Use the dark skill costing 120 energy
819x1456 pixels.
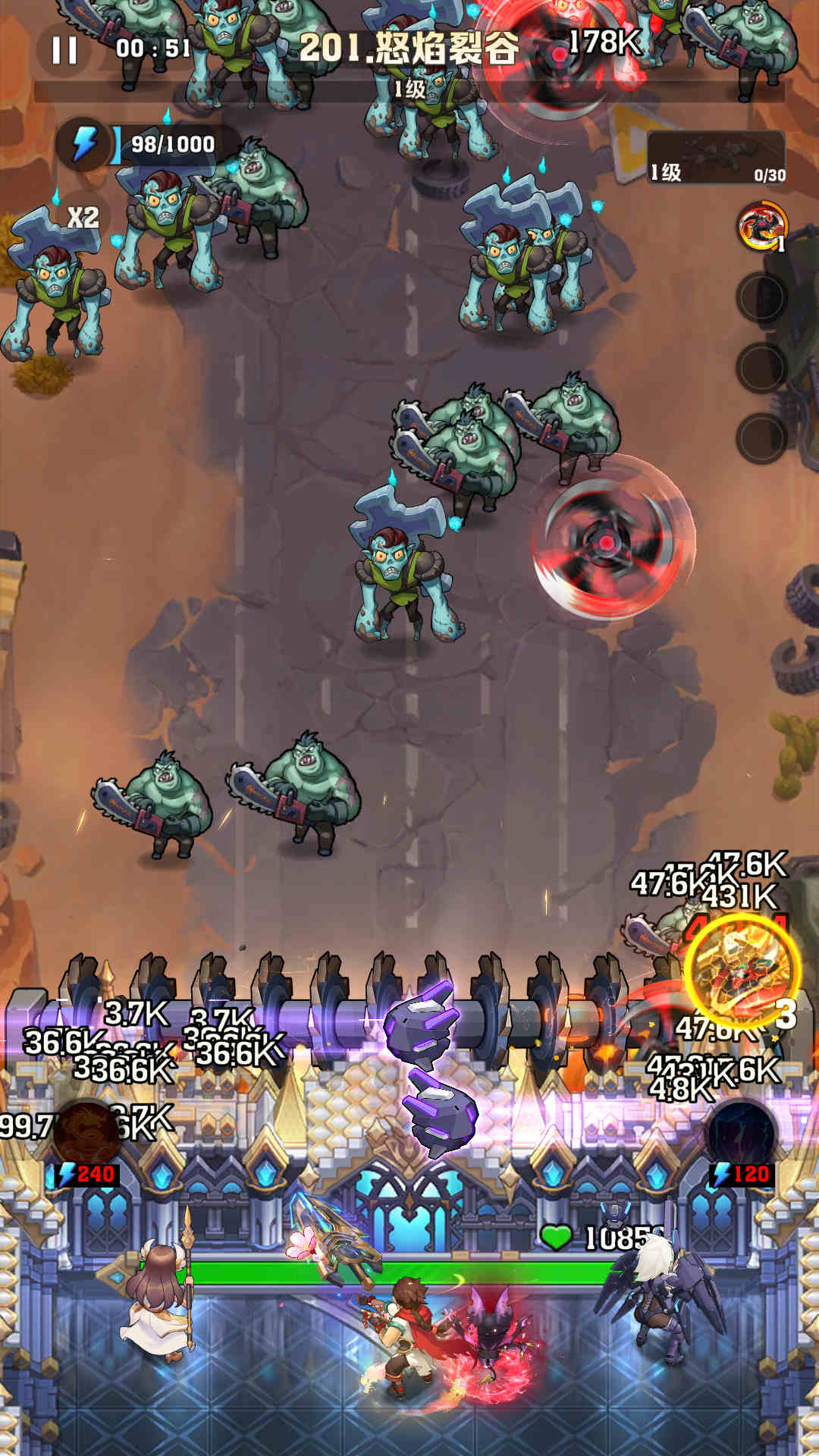click(x=741, y=1134)
